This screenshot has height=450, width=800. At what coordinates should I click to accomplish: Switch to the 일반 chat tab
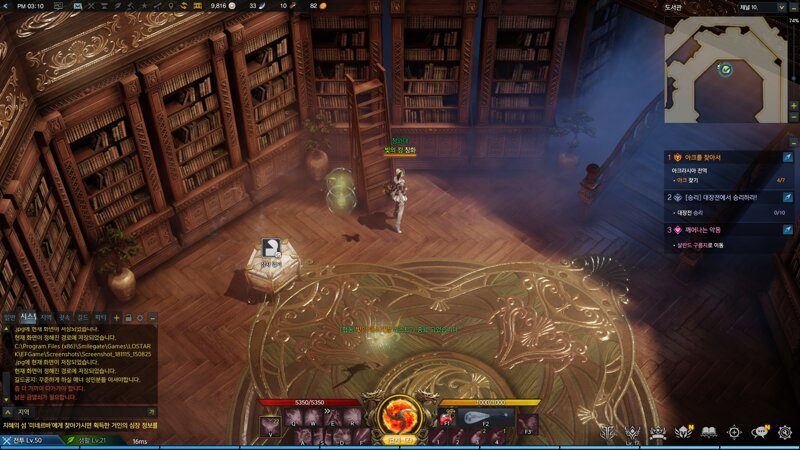(x=10, y=317)
